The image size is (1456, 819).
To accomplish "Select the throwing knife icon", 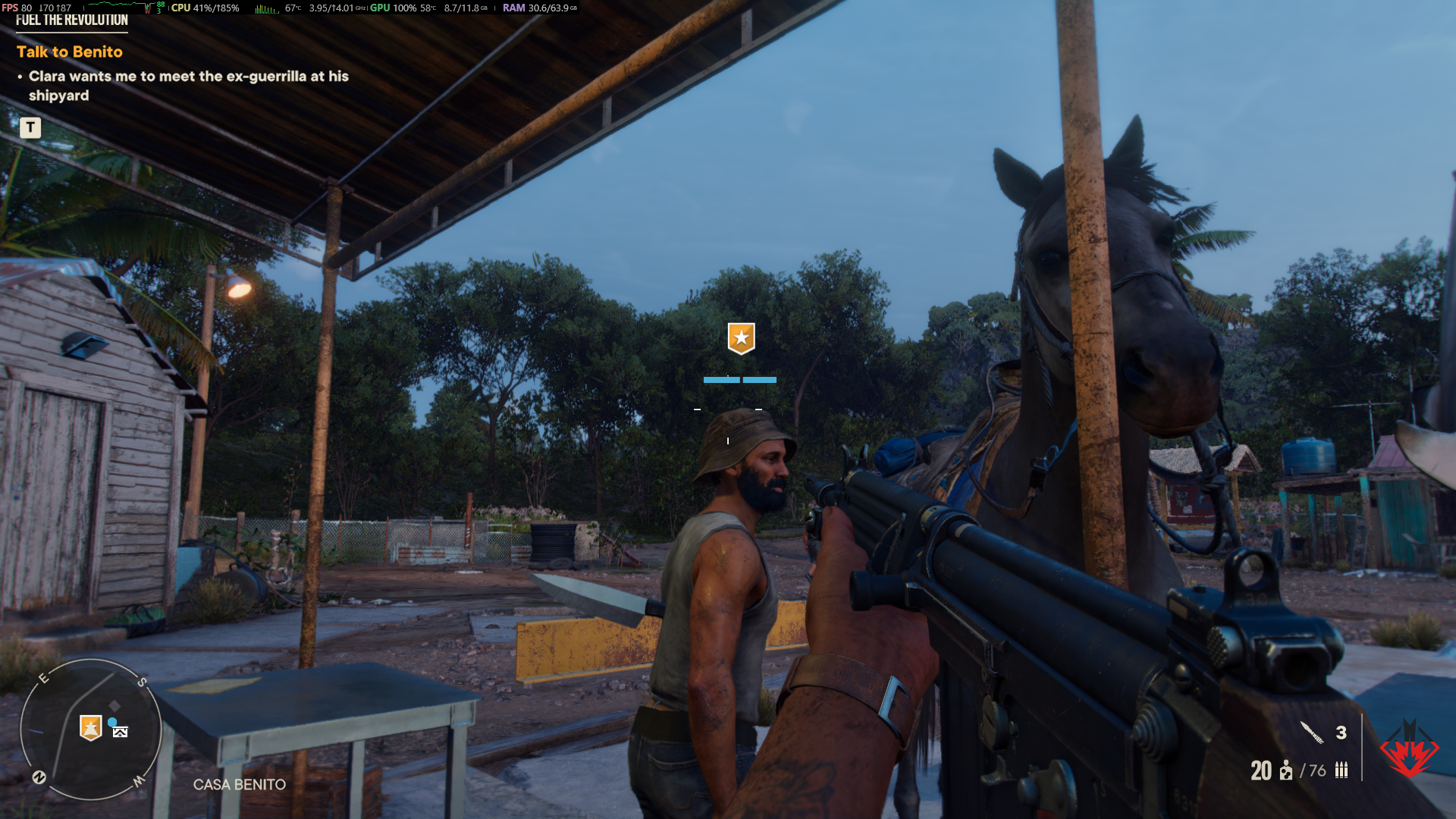I will pyautogui.click(x=1312, y=733).
